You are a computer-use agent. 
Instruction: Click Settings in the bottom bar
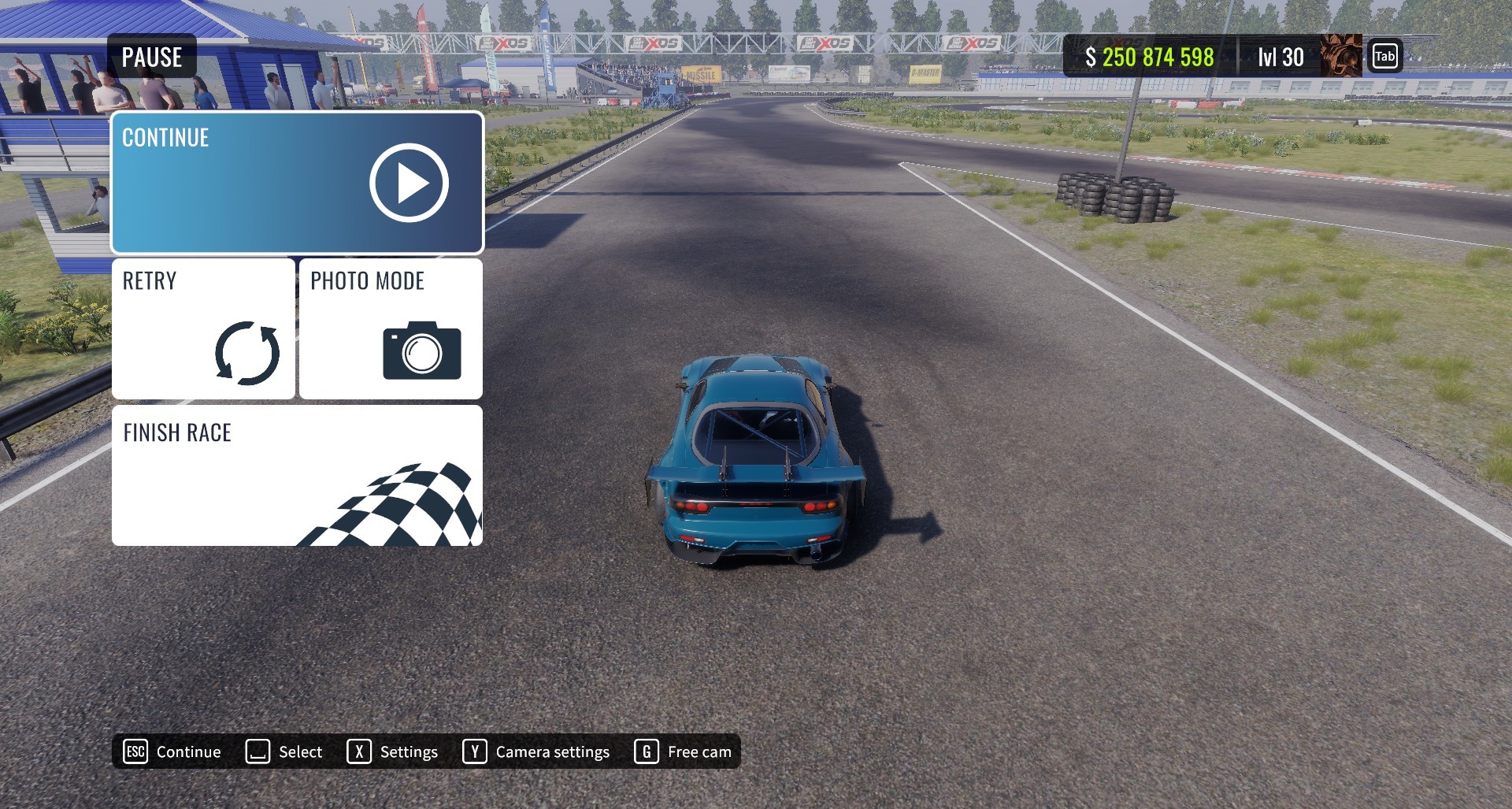tap(393, 751)
